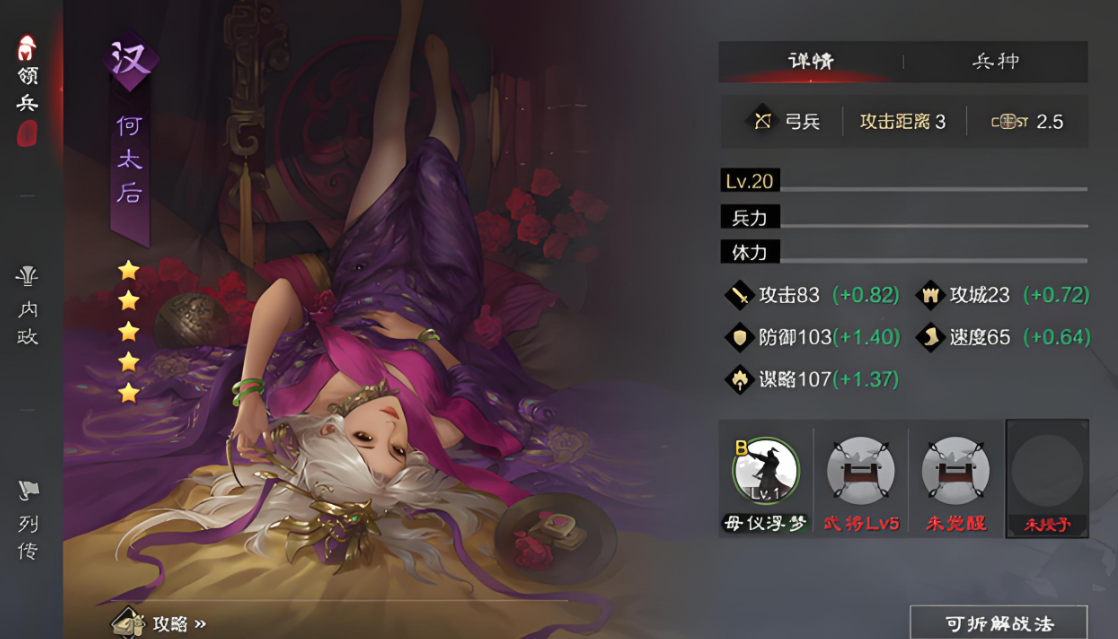Click the 汉 faction diamond badge
This screenshot has height=639, width=1118.
coord(130,58)
